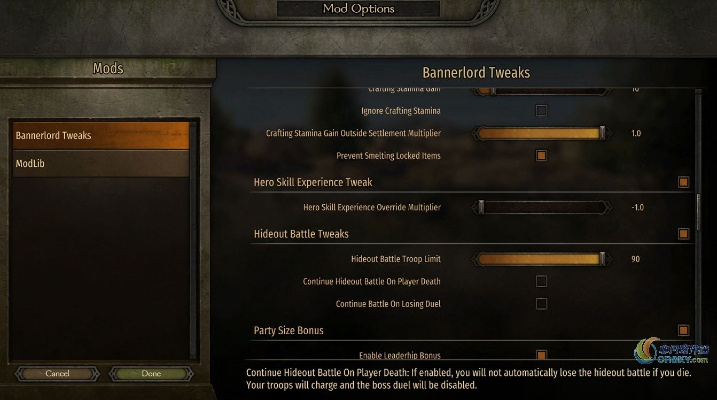Enable Continue Hideout Battle On Player Death
The image size is (717, 400).
[542, 282]
